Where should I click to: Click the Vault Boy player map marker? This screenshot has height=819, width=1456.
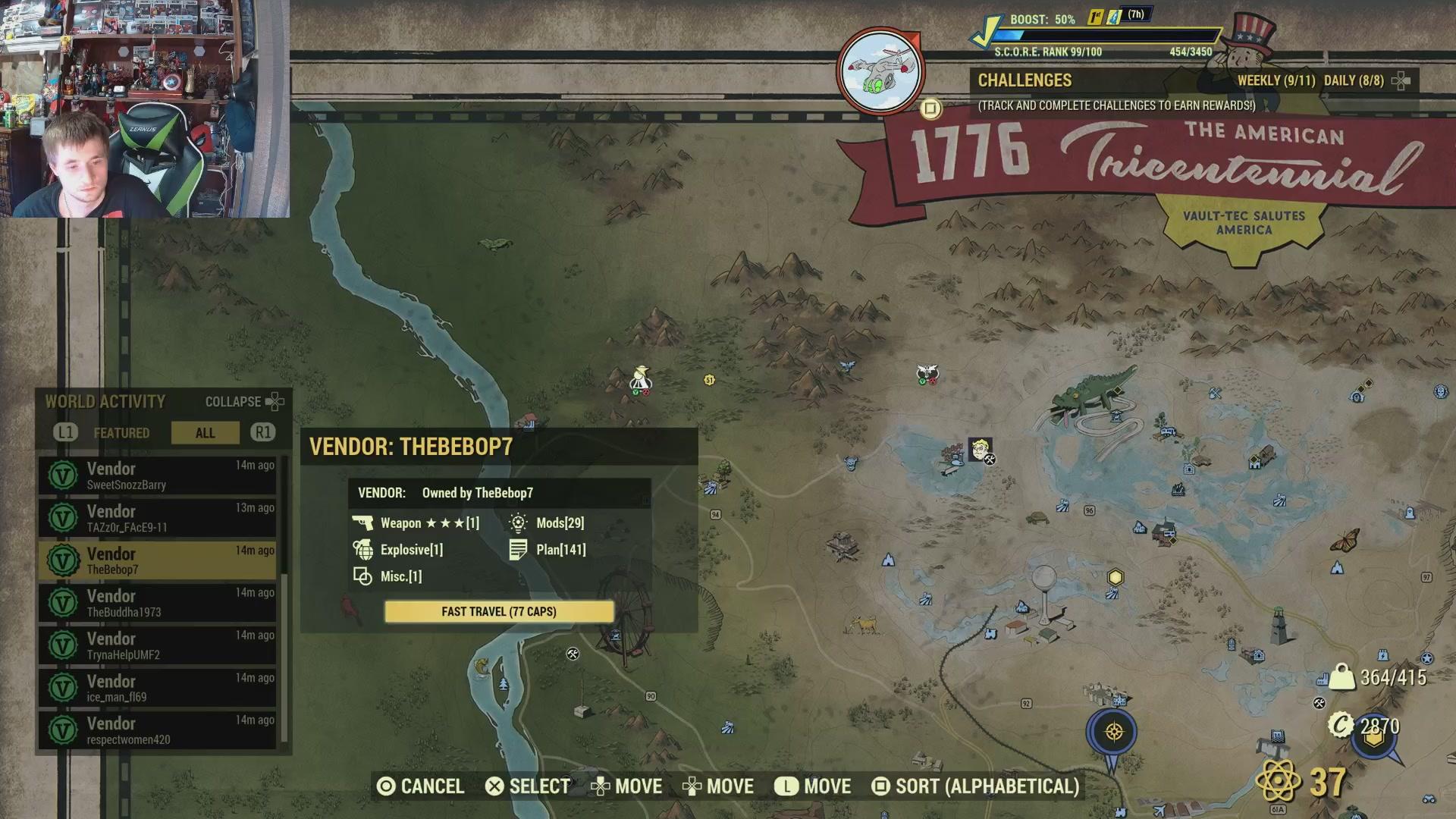980,449
